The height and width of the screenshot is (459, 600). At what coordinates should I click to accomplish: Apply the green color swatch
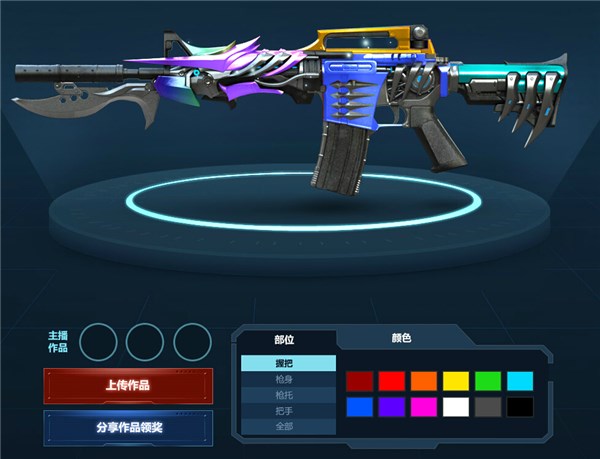click(x=488, y=381)
